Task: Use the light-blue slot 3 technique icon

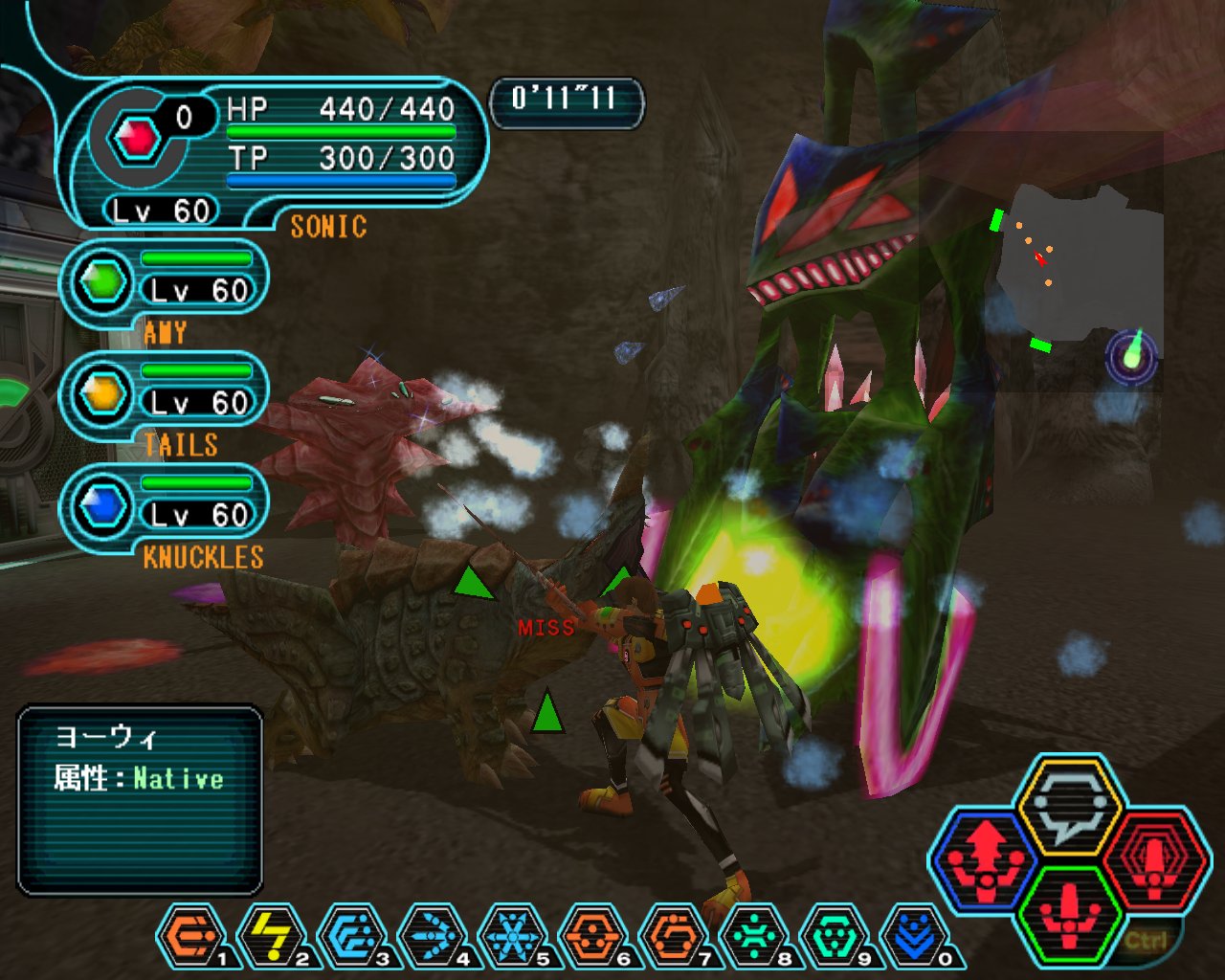Action: [x=351, y=936]
